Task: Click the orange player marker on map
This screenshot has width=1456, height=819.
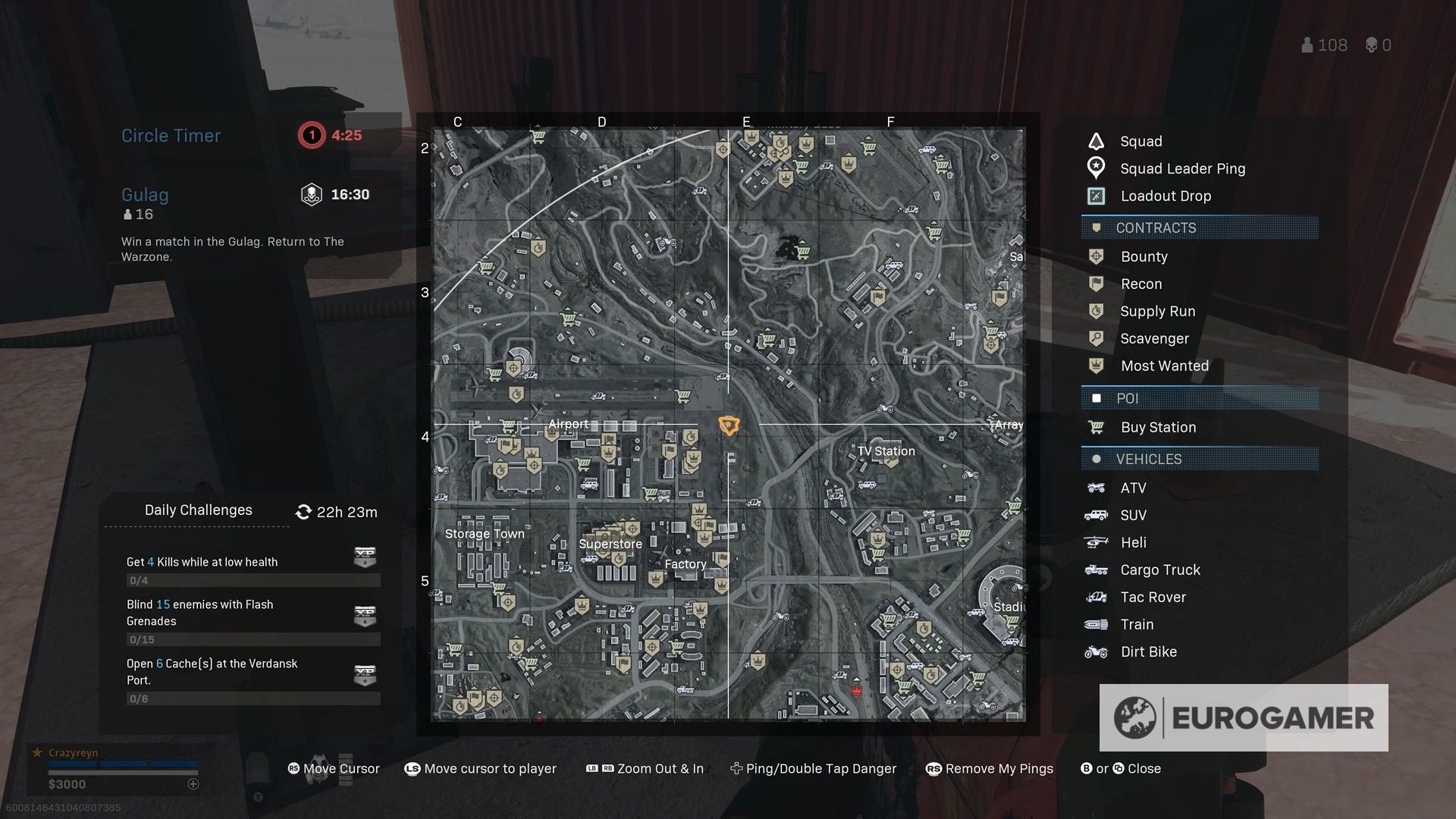Action: 729,425
